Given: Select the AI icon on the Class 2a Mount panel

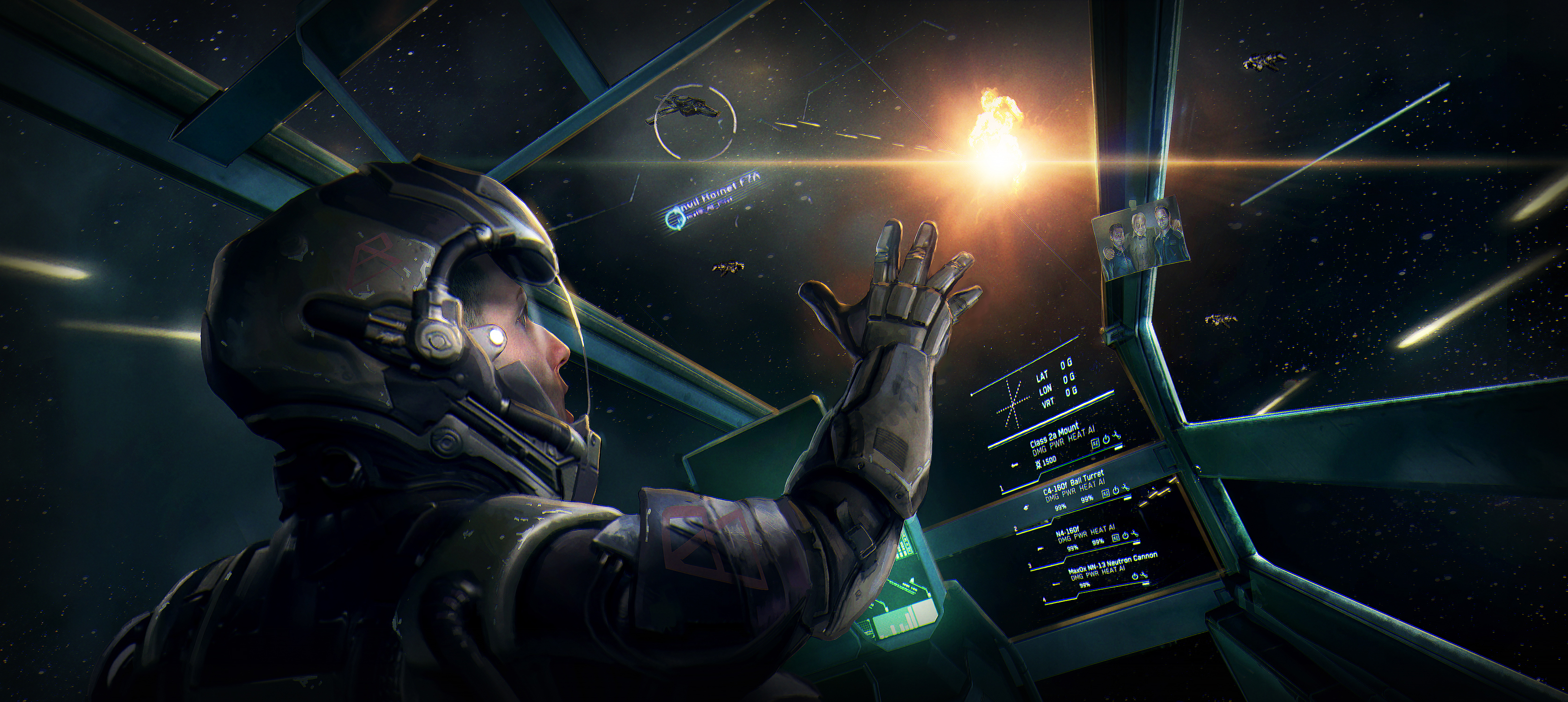Looking at the screenshot, I should click(1096, 444).
